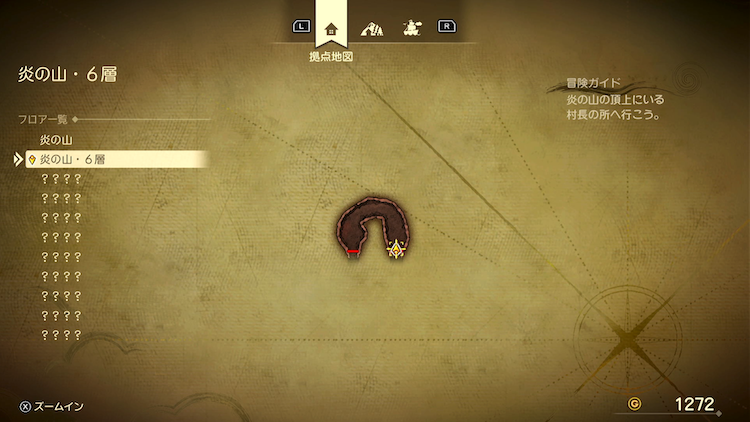Click the gold player marker on the map

coord(396,248)
